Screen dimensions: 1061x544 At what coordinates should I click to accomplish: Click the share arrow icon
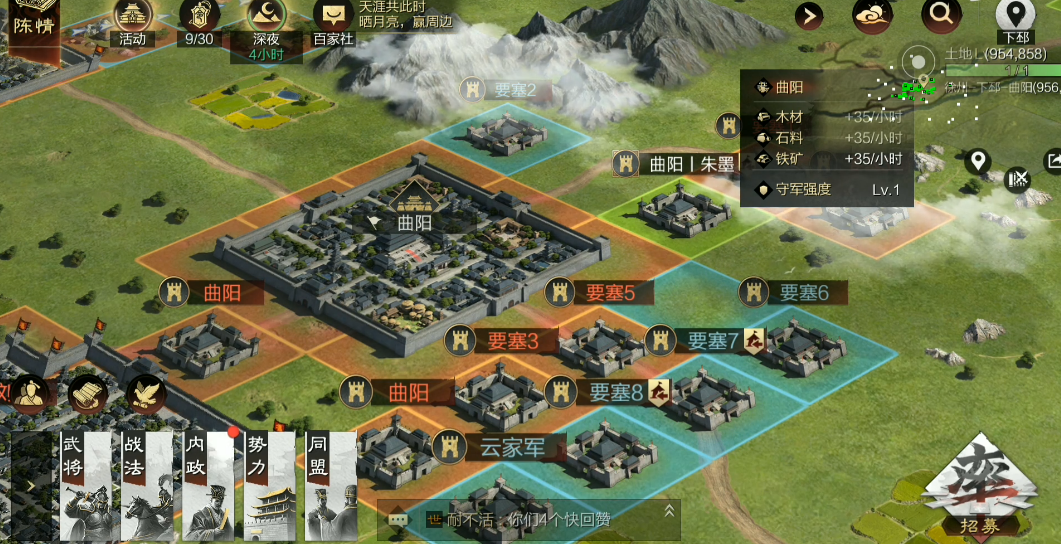(x=1053, y=160)
